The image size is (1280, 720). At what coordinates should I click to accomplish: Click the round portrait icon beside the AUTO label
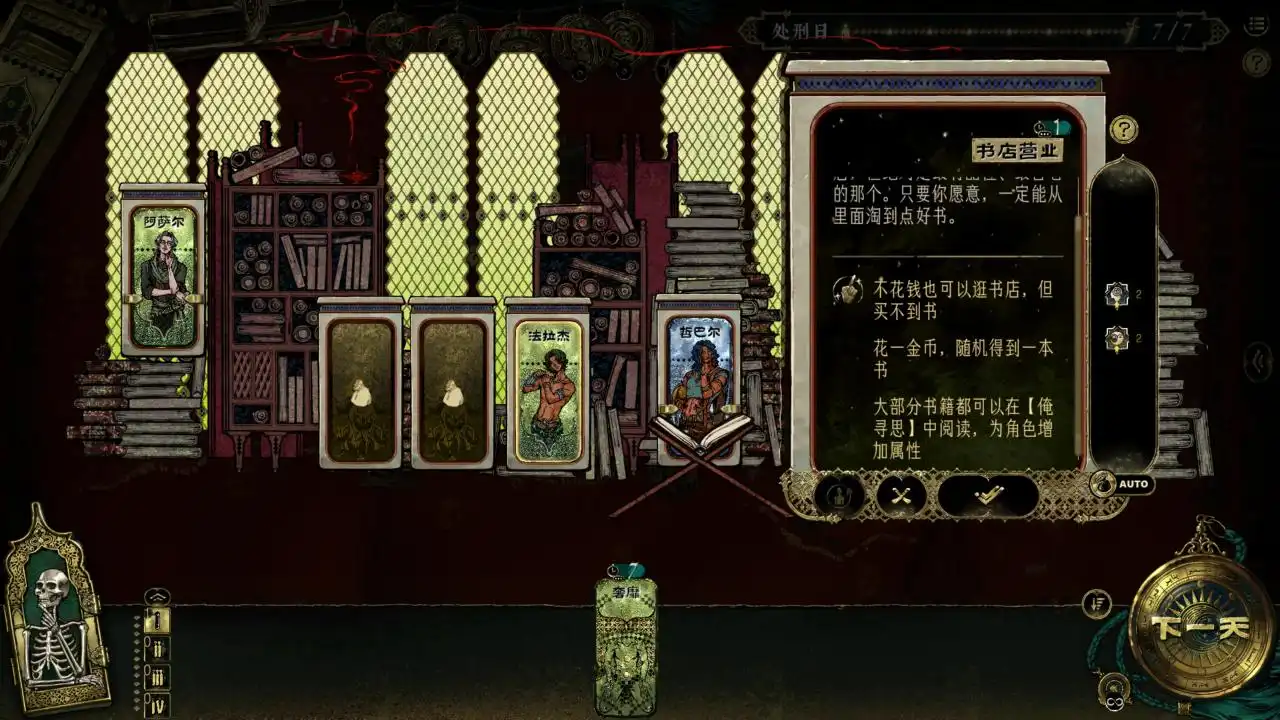click(1104, 485)
